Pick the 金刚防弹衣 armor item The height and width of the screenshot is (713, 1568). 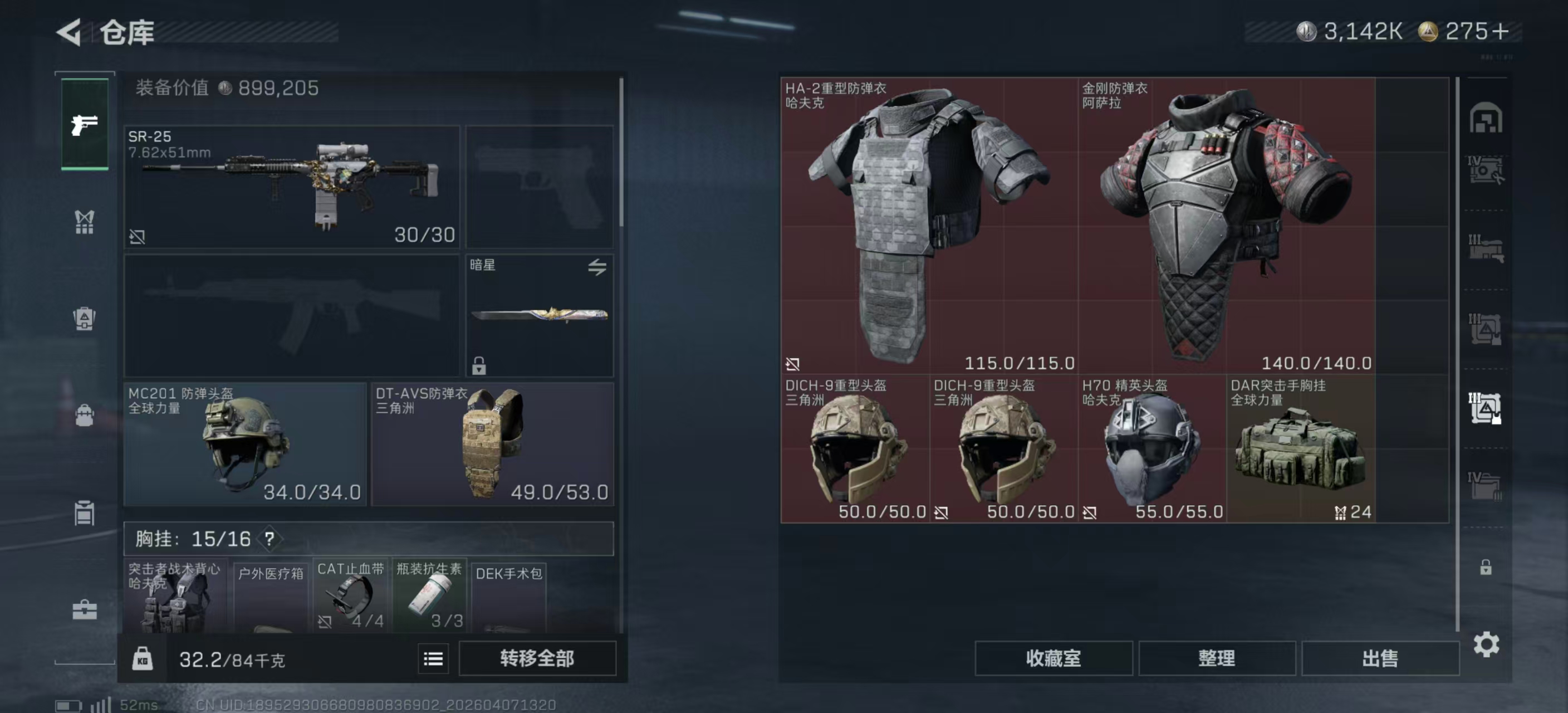(1226, 225)
